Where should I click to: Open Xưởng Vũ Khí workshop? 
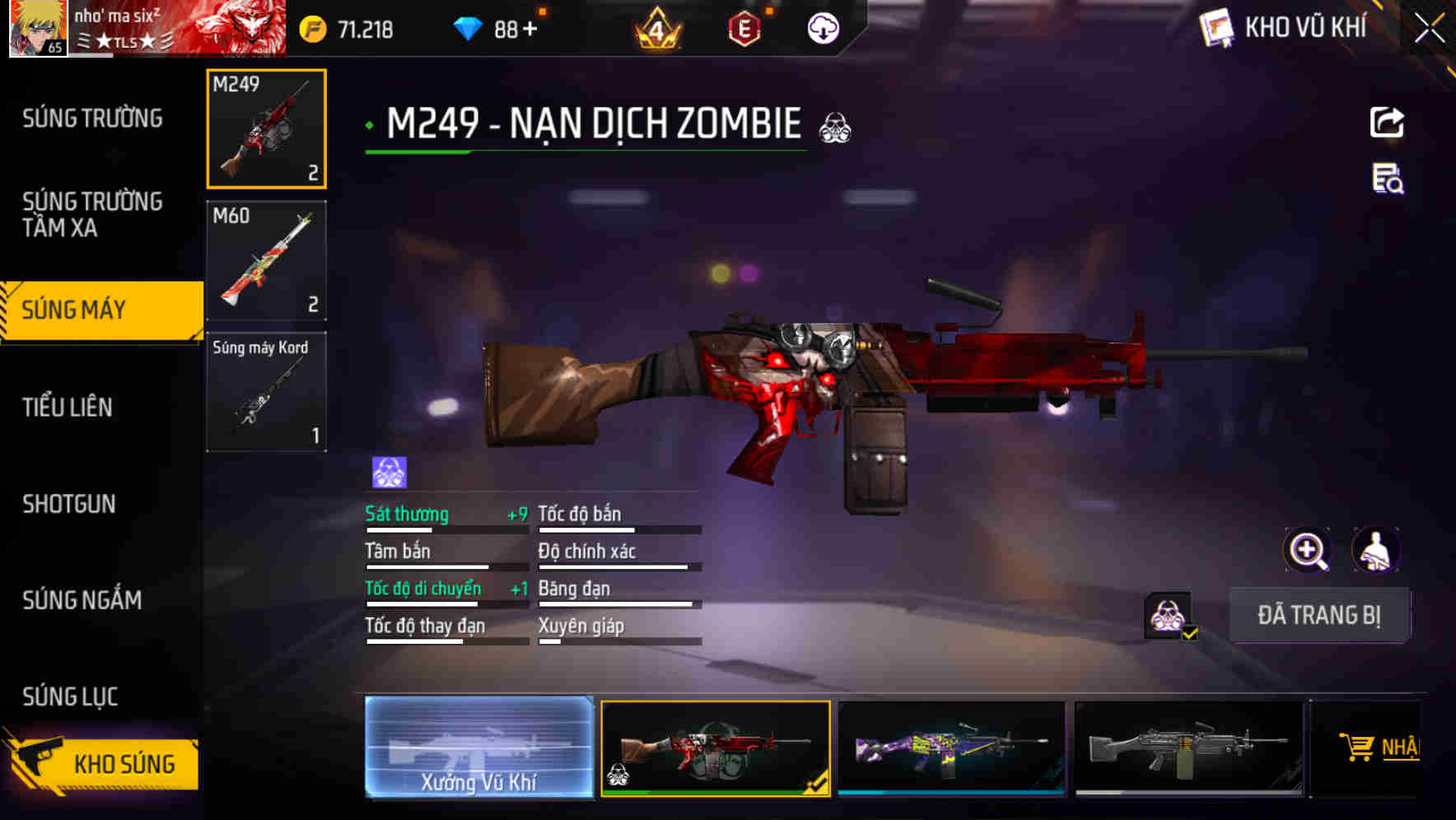[478, 749]
